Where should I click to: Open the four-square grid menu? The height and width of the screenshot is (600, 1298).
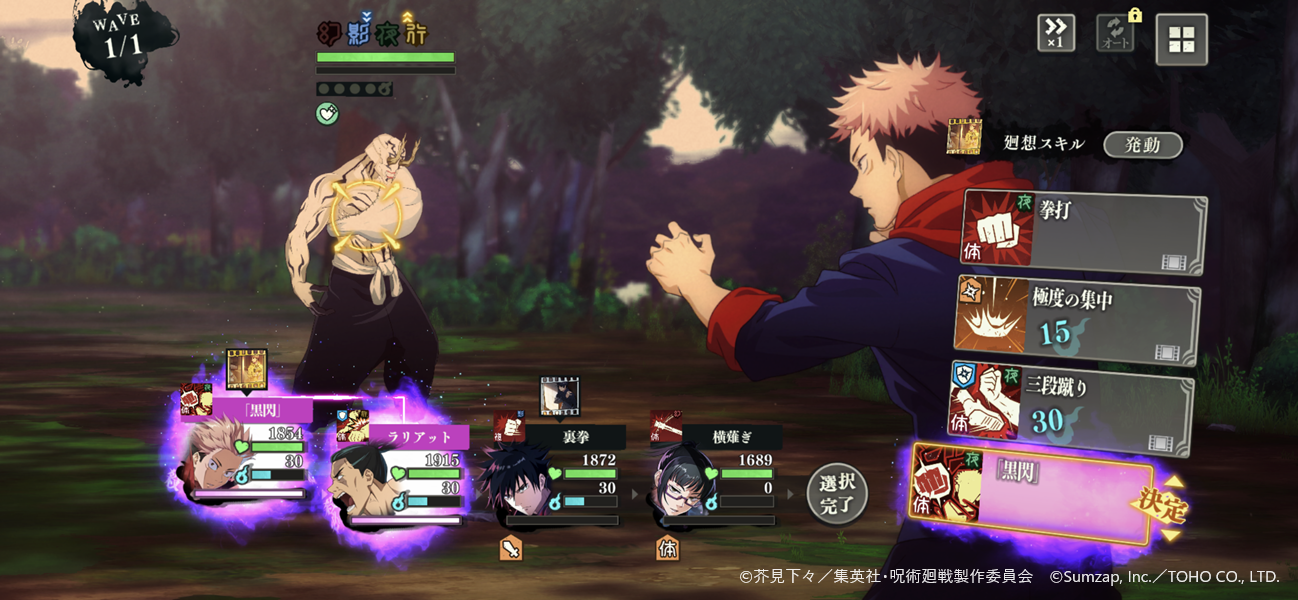point(1181,39)
